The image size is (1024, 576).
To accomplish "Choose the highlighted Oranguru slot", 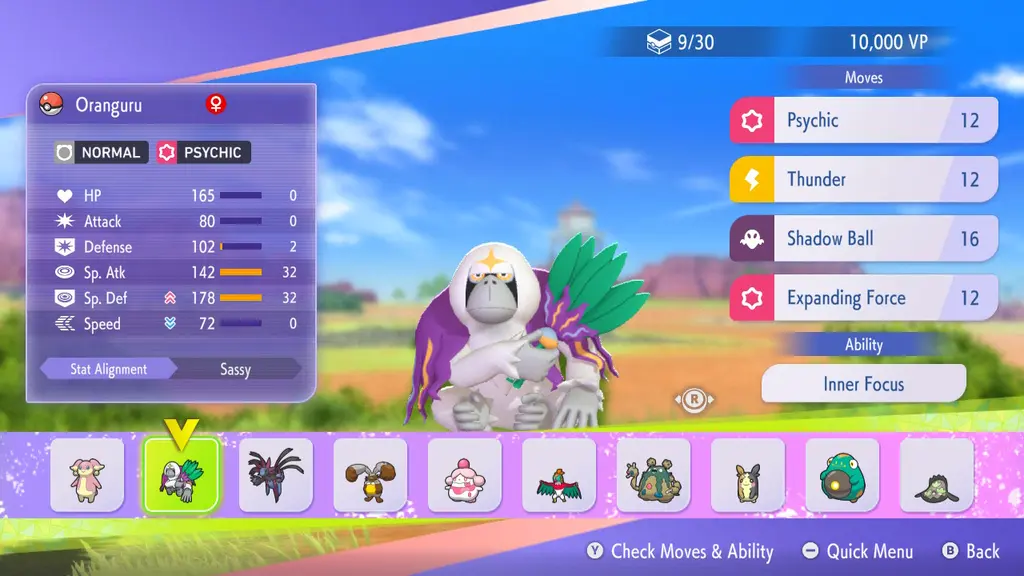I will pyautogui.click(x=181, y=475).
